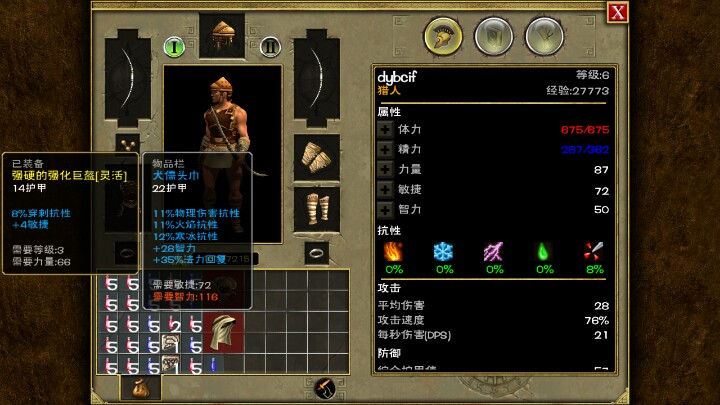Select the equipped arm bracers slot

317,158
